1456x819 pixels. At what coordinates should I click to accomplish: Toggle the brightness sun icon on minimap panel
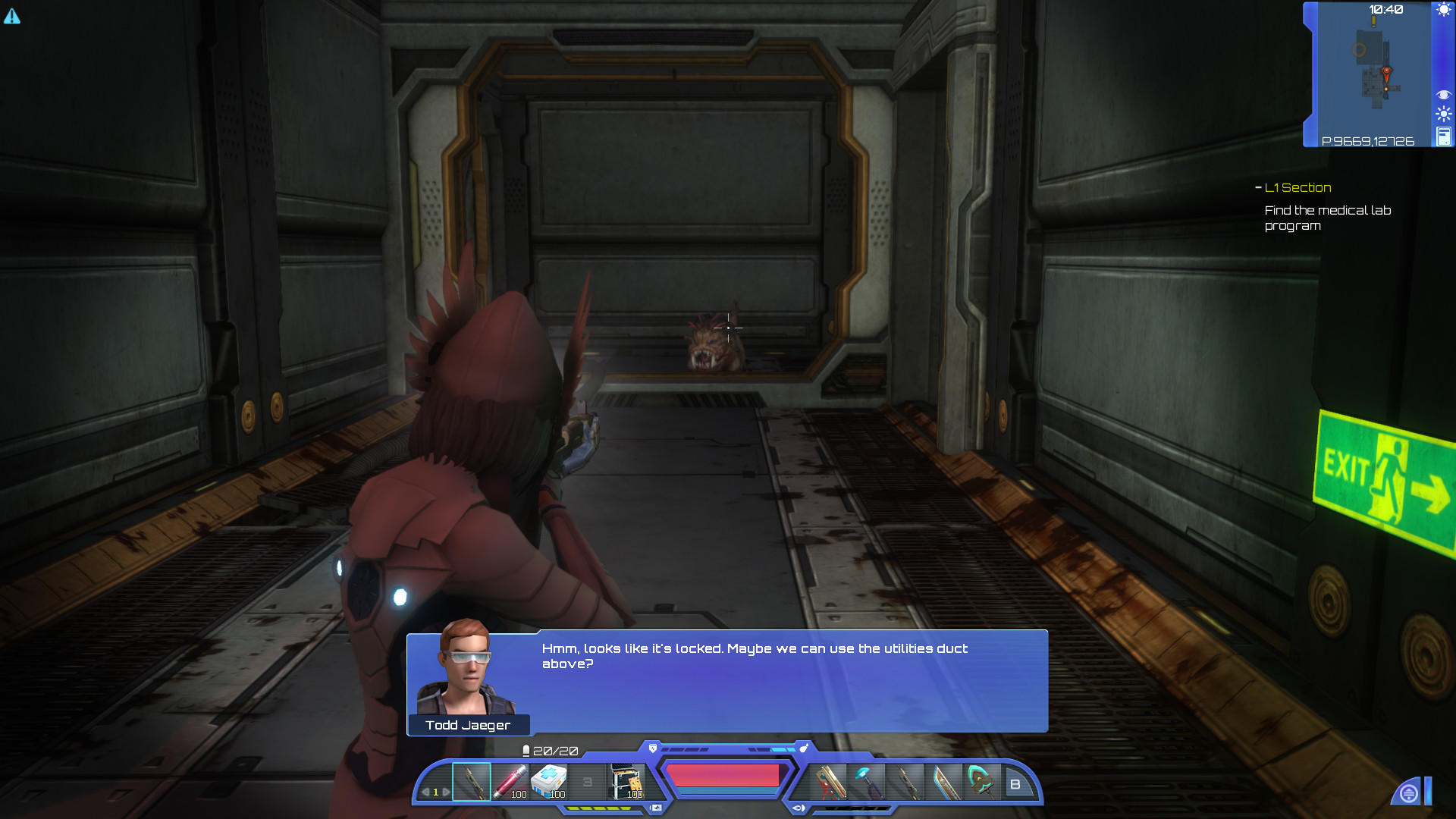click(1443, 112)
